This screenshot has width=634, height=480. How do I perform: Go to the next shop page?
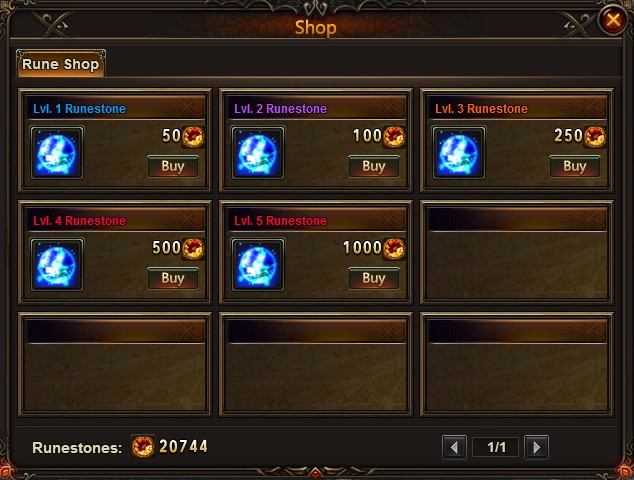coord(536,447)
